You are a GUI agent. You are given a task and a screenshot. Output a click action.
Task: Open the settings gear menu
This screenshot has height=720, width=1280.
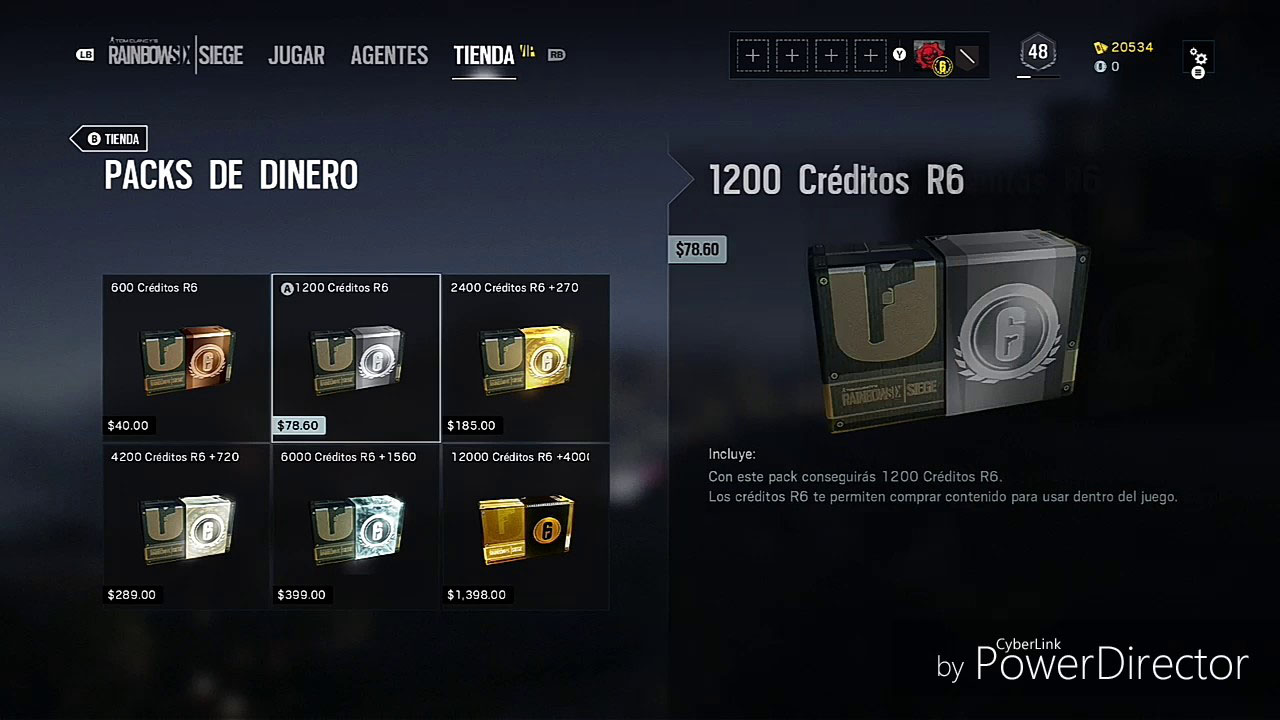pos(1198,58)
